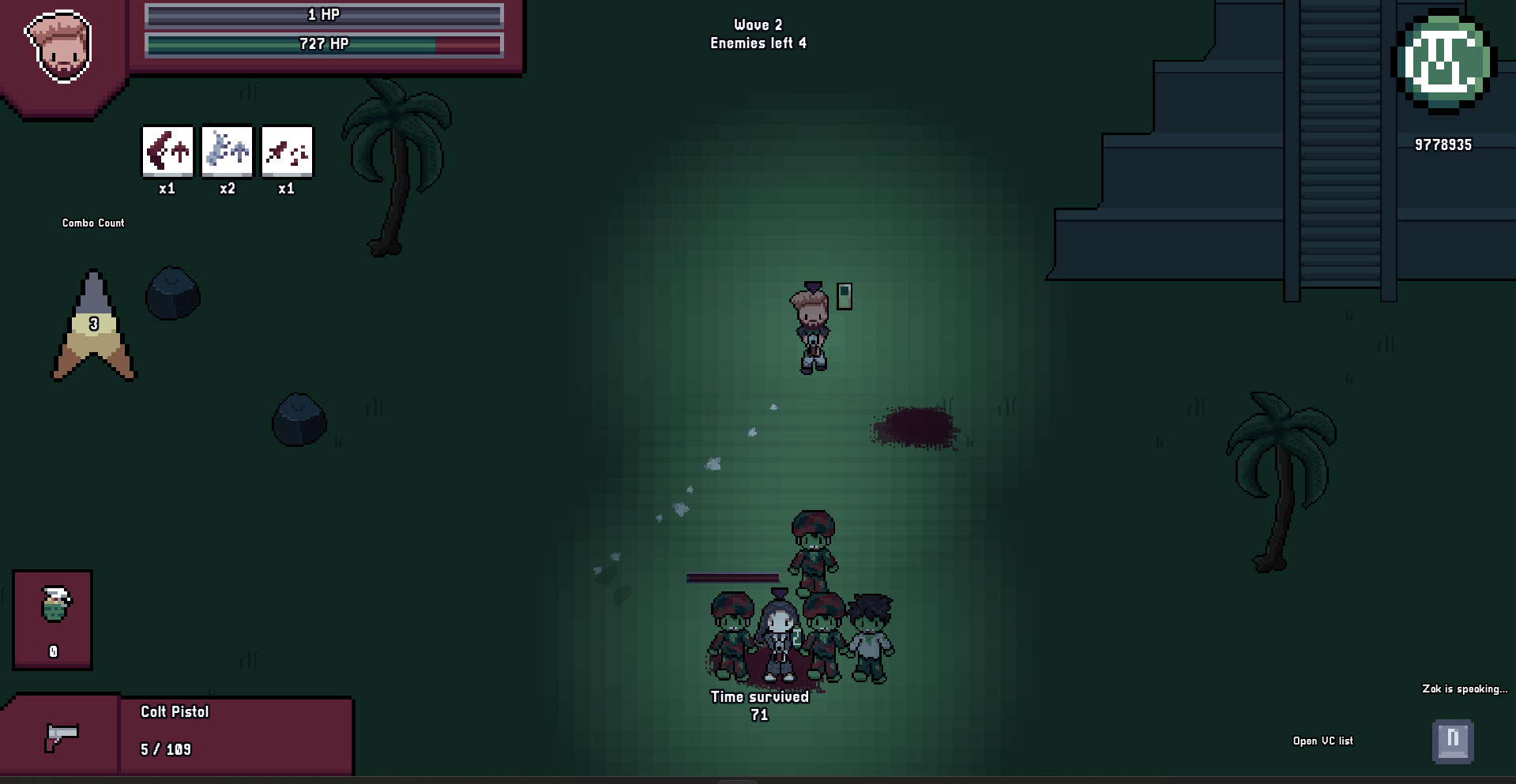Click the 9778935 currency counter
The width and height of the screenshot is (1516, 784).
(1443, 144)
